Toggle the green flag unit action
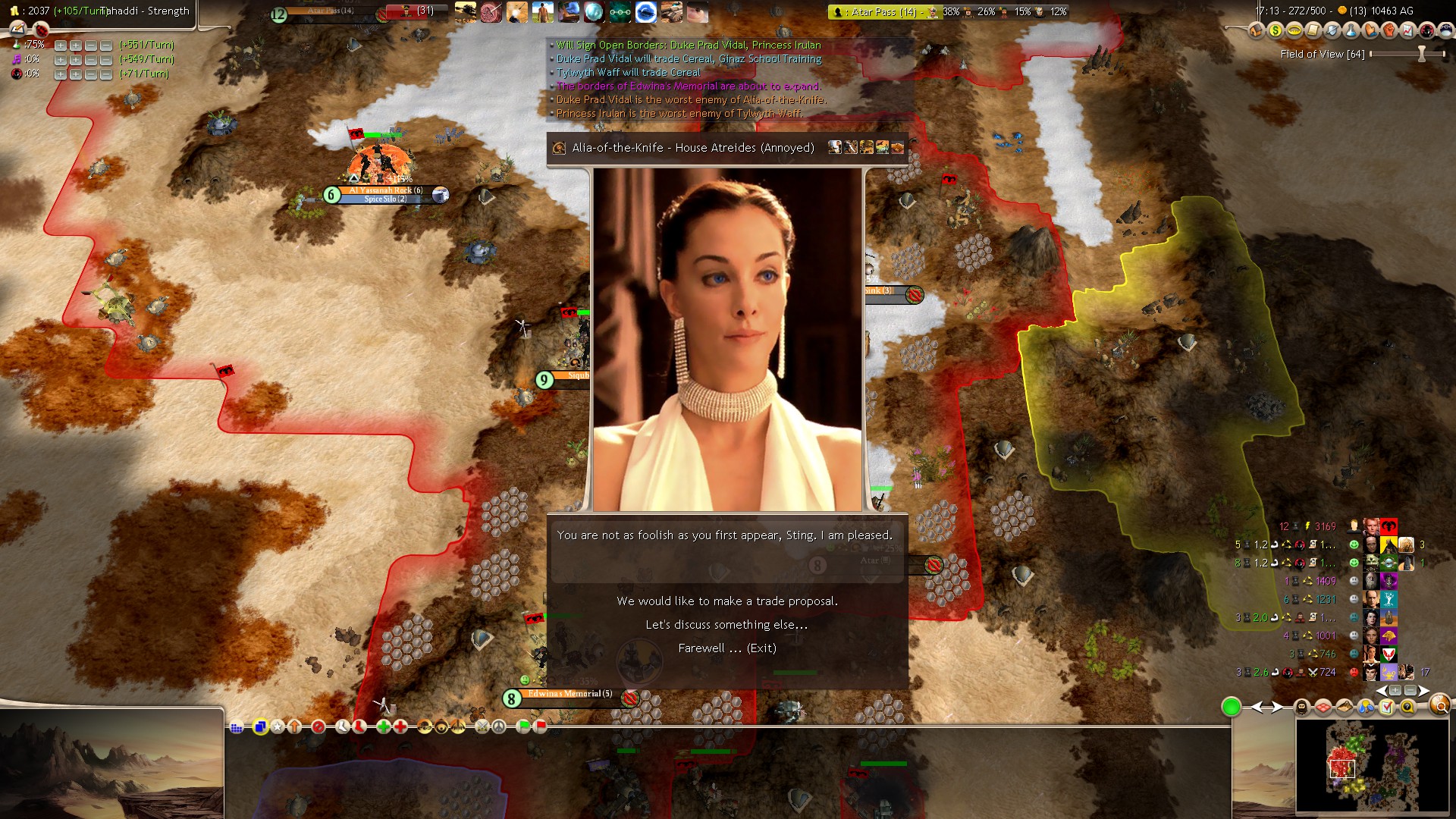1456x819 pixels. point(524,727)
